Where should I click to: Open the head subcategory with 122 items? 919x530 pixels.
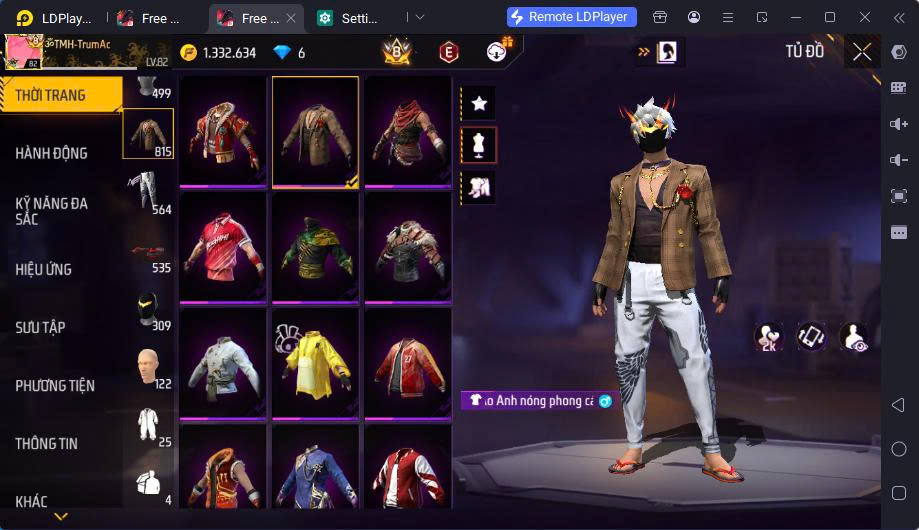(x=148, y=368)
